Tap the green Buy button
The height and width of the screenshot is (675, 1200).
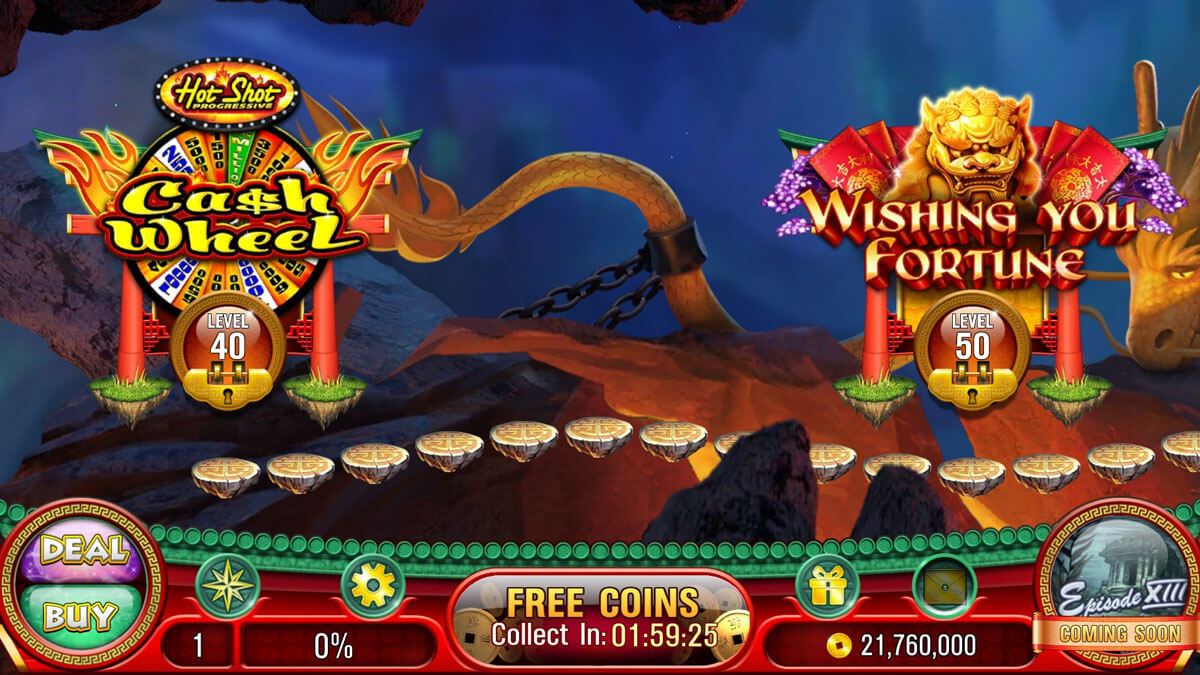[83, 615]
